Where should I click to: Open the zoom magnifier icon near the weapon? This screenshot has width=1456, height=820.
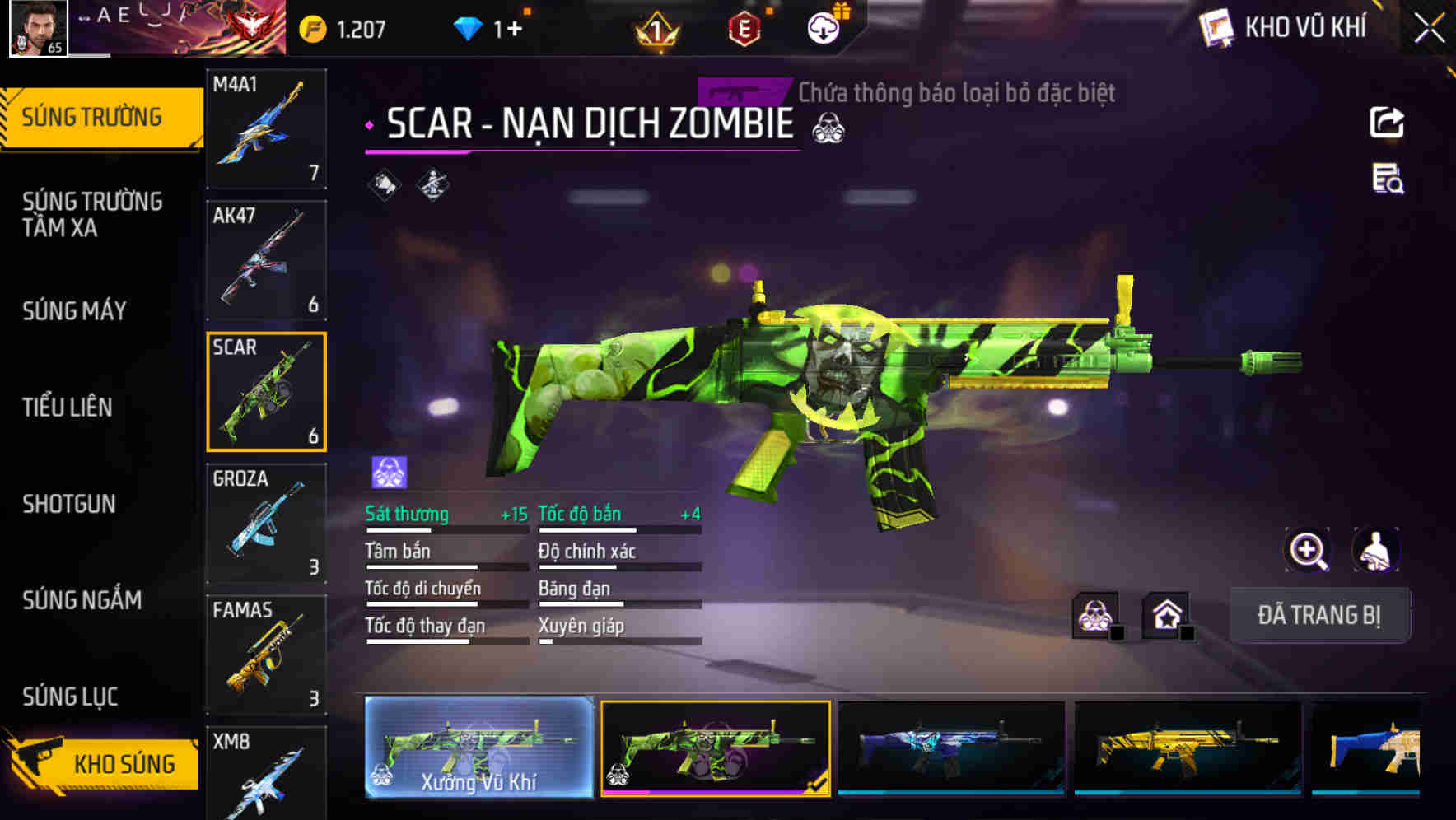pos(1309,550)
